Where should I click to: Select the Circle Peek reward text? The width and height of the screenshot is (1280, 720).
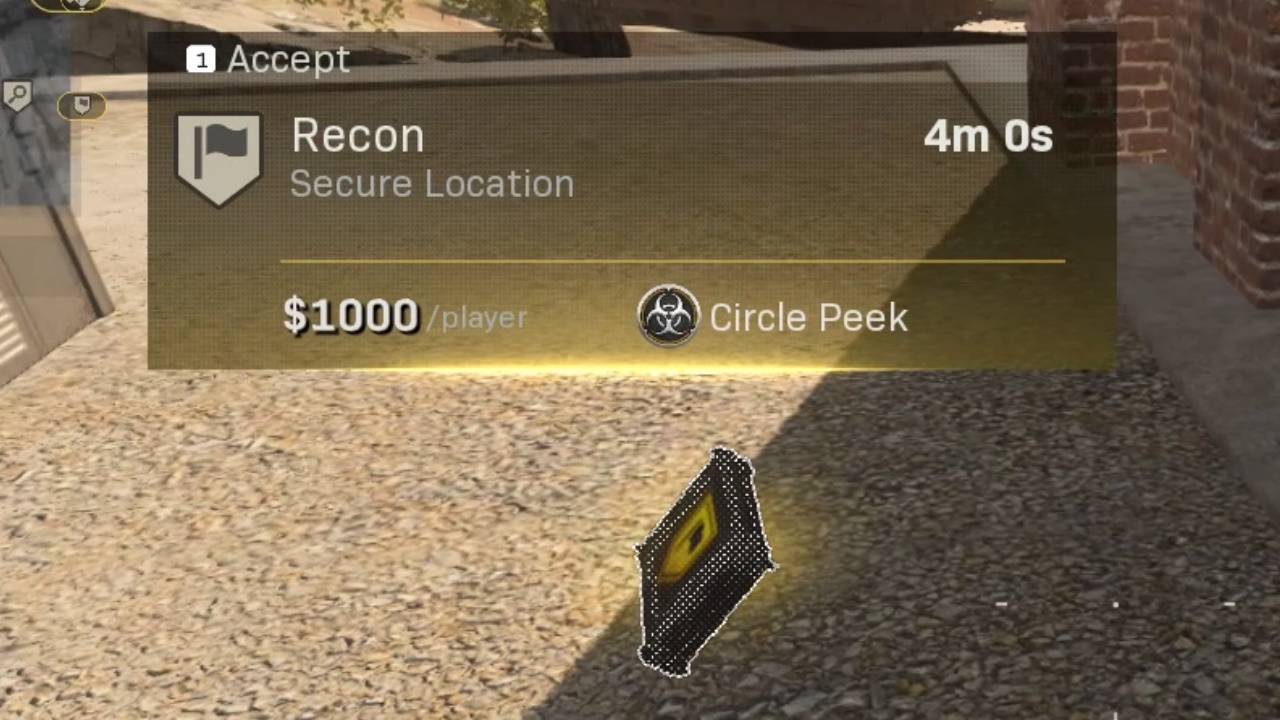pyautogui.click(x=808, y=317)
